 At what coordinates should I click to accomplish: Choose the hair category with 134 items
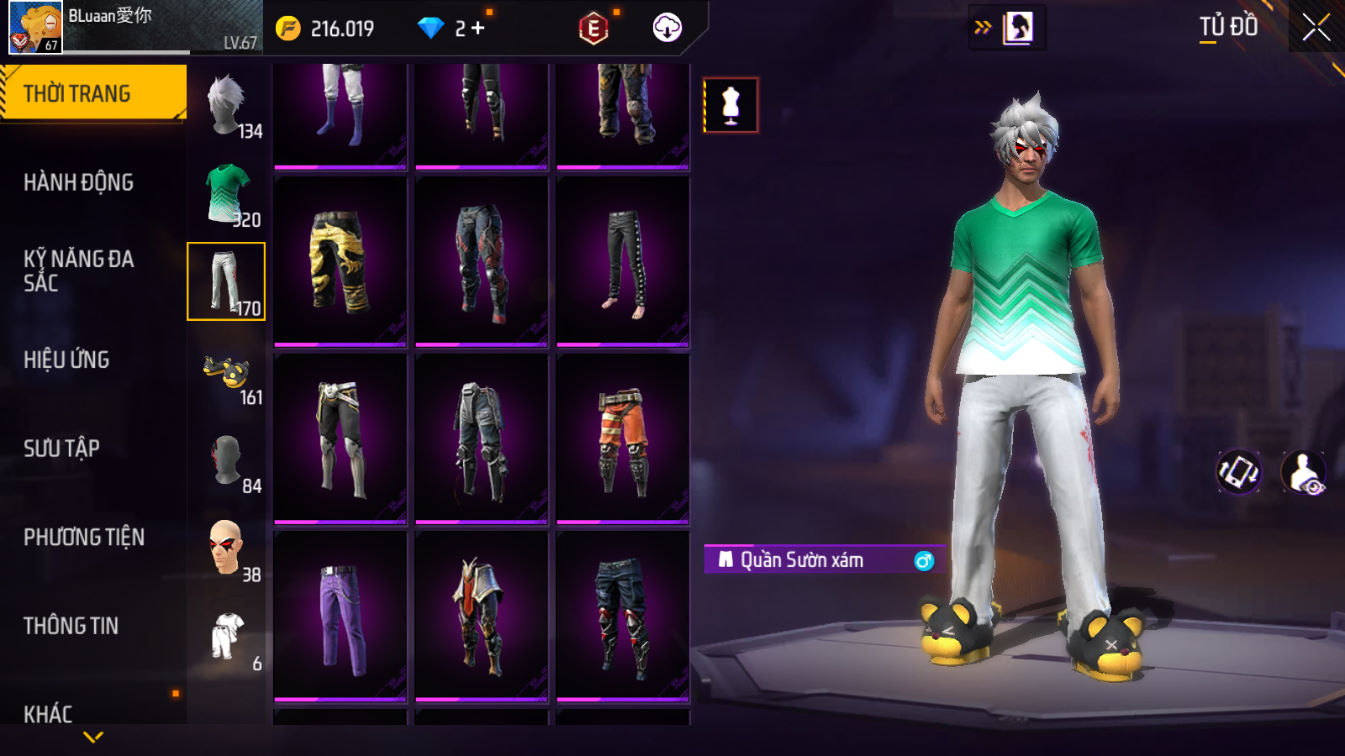pos(227,104)
